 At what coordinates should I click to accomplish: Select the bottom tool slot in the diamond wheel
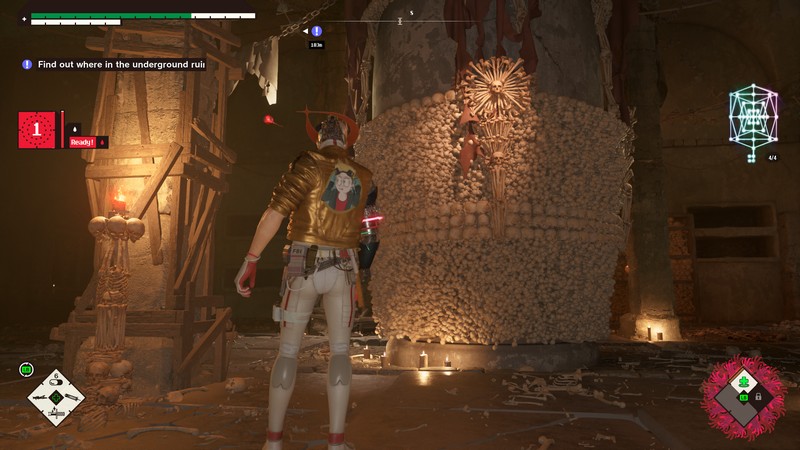pyautogui.click(x=57, y=414)
